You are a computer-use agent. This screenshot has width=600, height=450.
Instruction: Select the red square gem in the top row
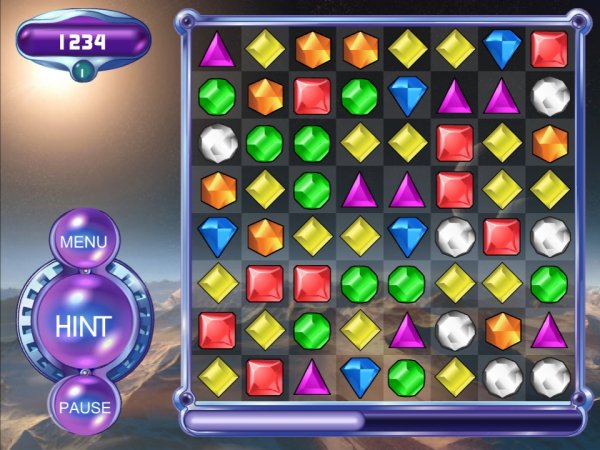(x=548, y=49)
